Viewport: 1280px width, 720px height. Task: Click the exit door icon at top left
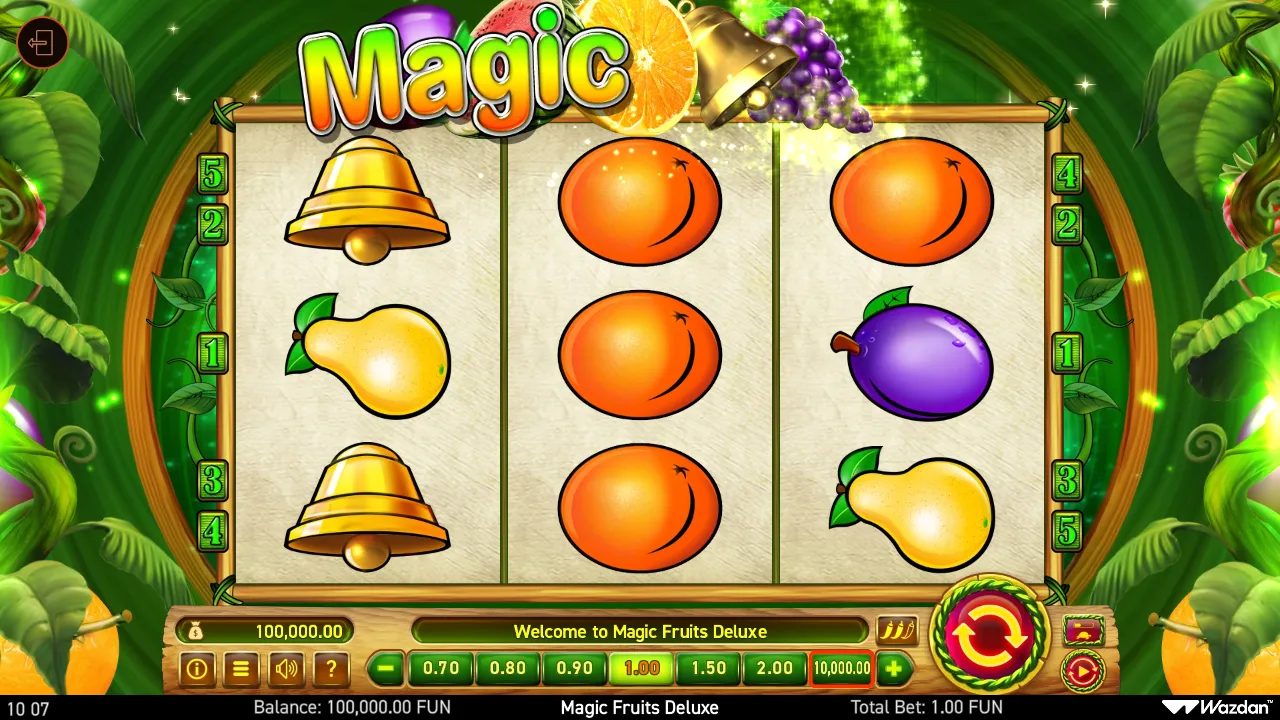[42, 42]
